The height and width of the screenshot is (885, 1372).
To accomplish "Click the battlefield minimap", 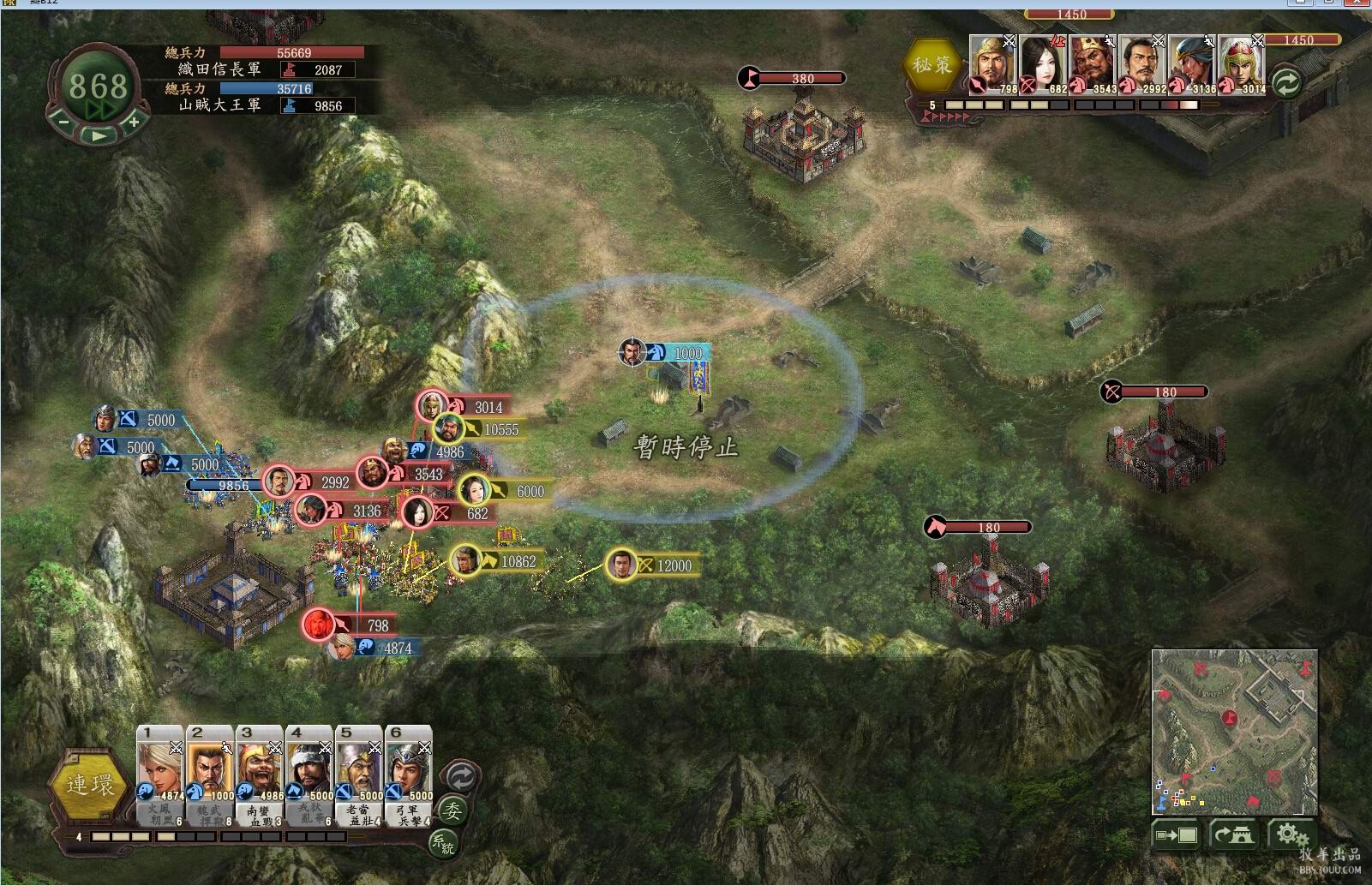I will [x=1234, y=731].
